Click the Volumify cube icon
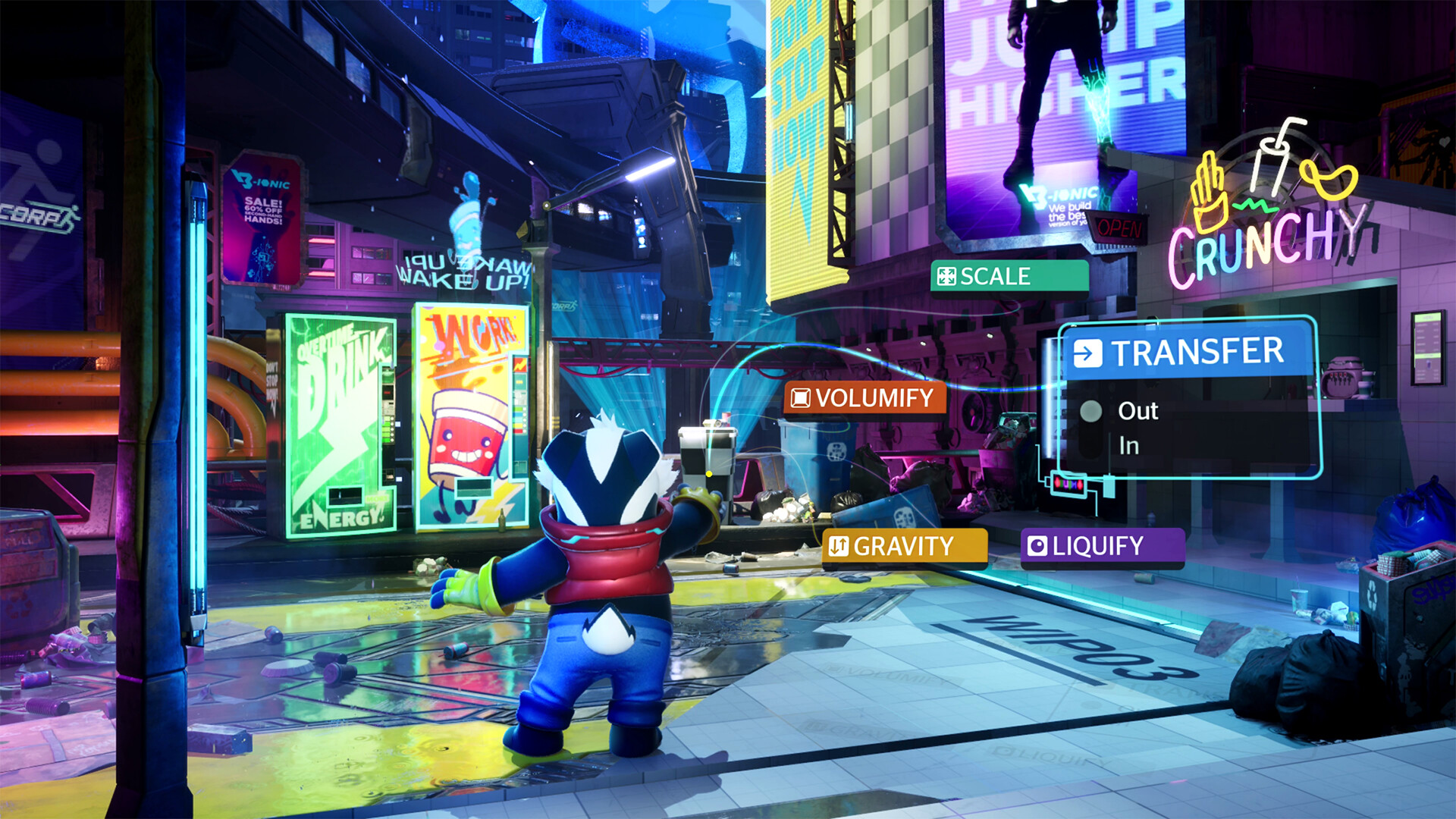1456x819 pixels. [801, 397]
